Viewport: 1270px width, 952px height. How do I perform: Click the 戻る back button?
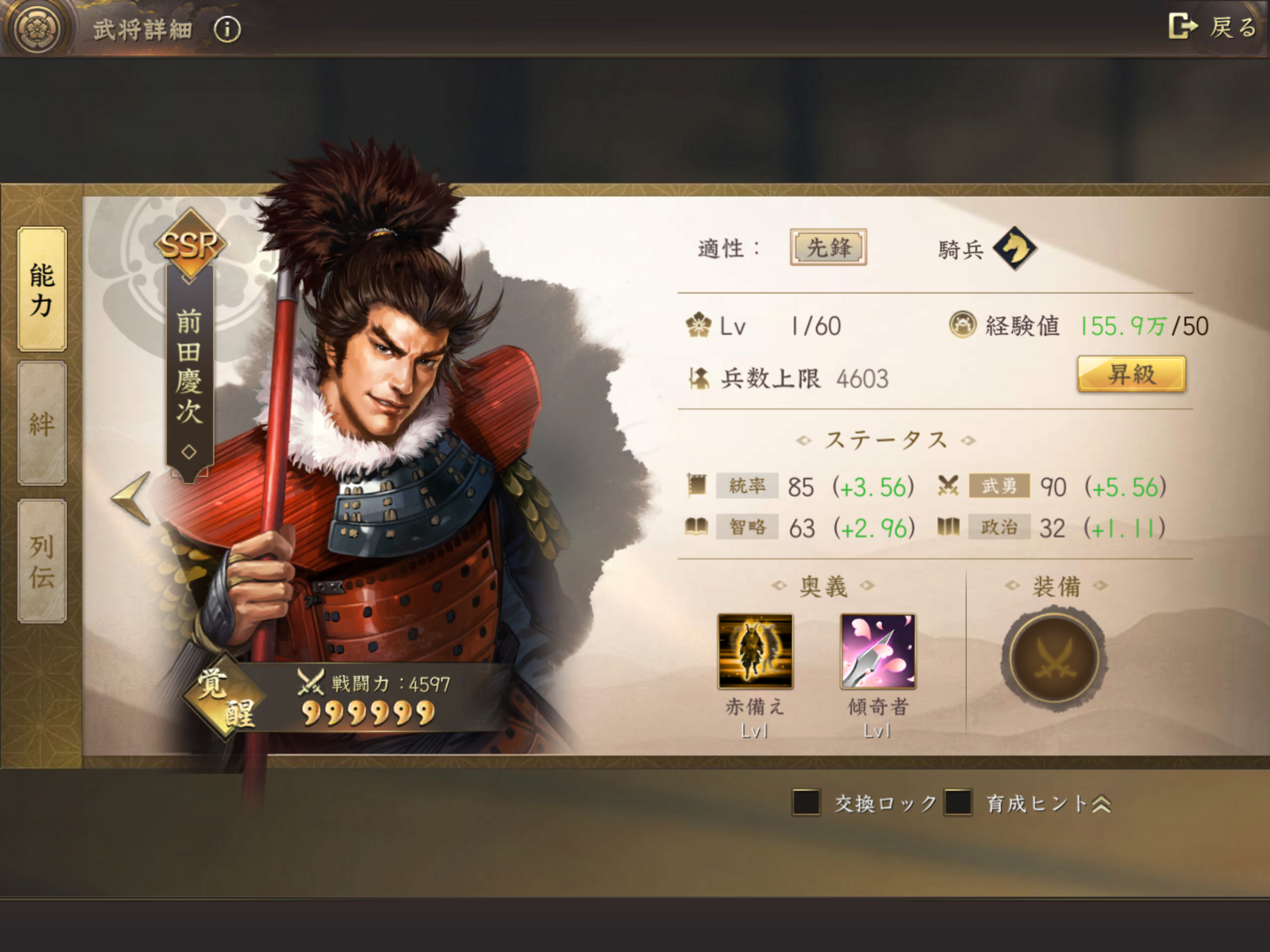[x=1212, y=27]
